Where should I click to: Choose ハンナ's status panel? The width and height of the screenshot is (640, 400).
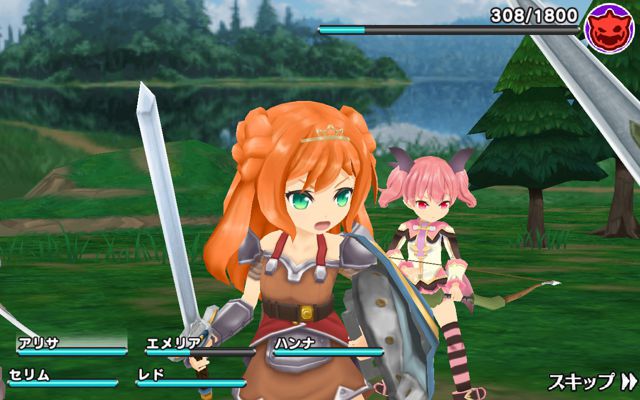coord(327,345)
